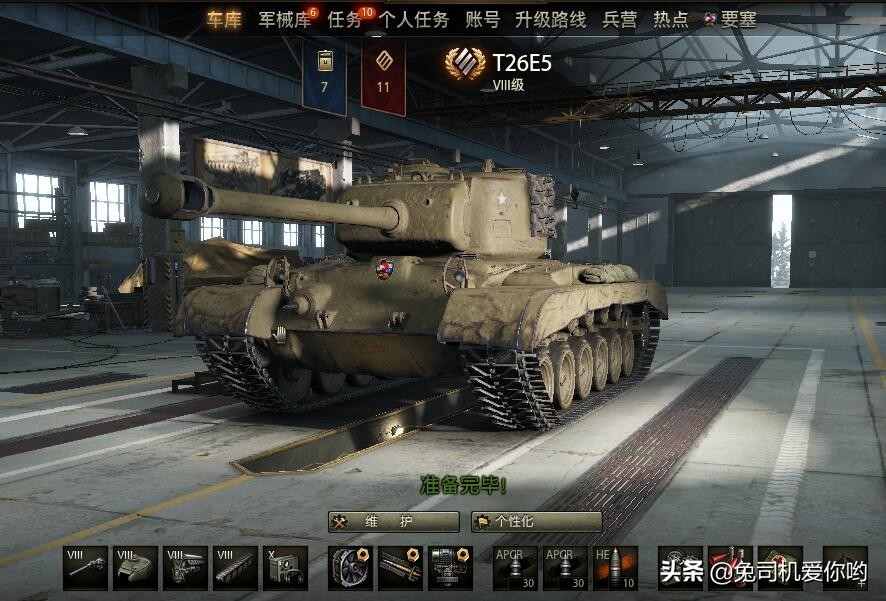Select the tier X radio module slot

pos(285,568)
